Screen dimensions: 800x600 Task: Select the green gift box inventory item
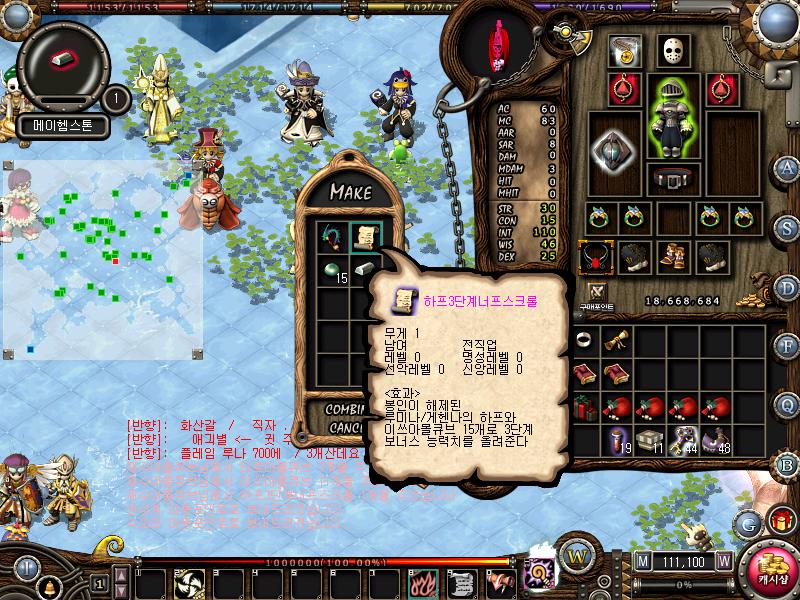pos(583,407)
